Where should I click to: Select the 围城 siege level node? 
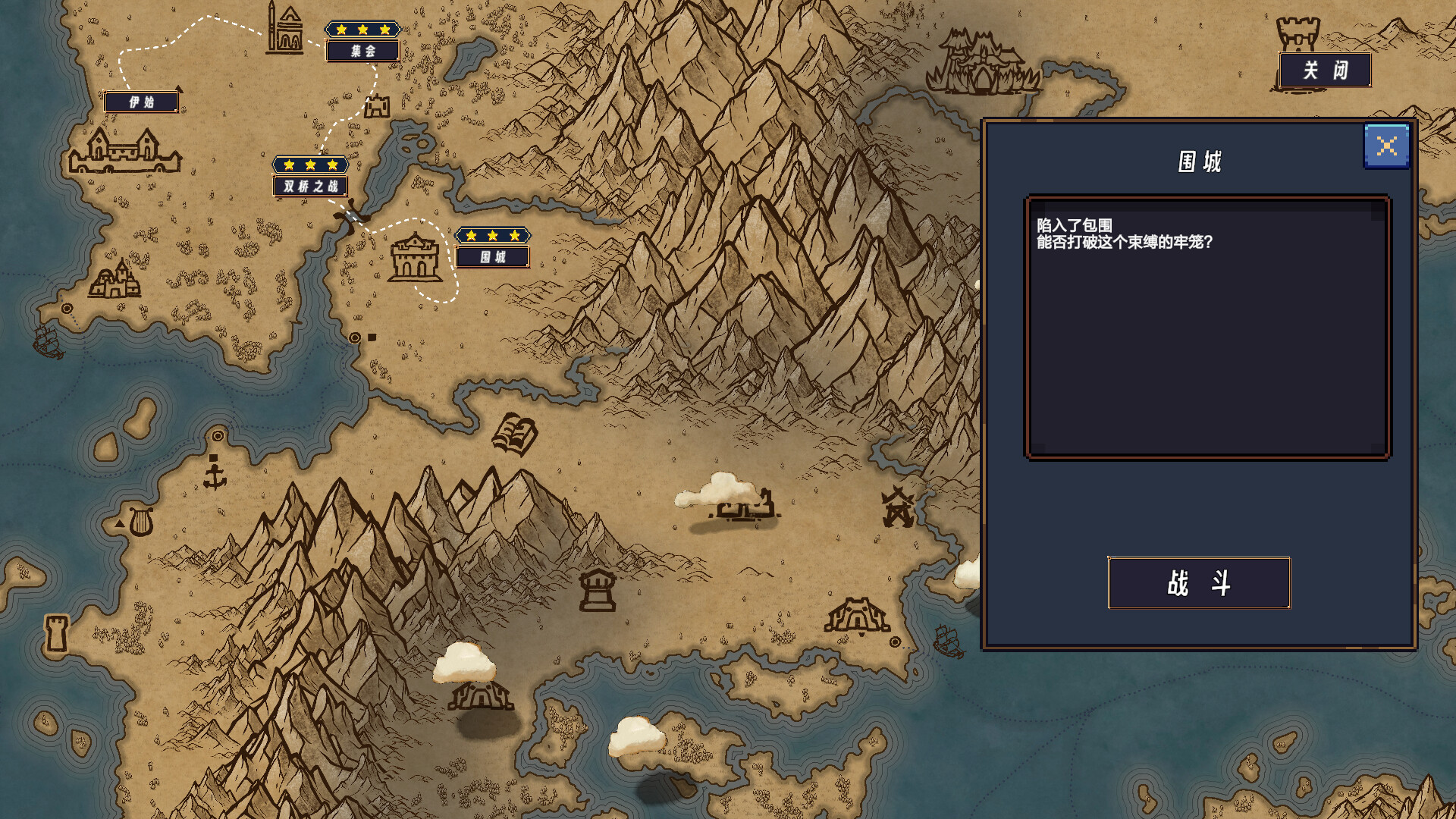(x=491, y=256)
